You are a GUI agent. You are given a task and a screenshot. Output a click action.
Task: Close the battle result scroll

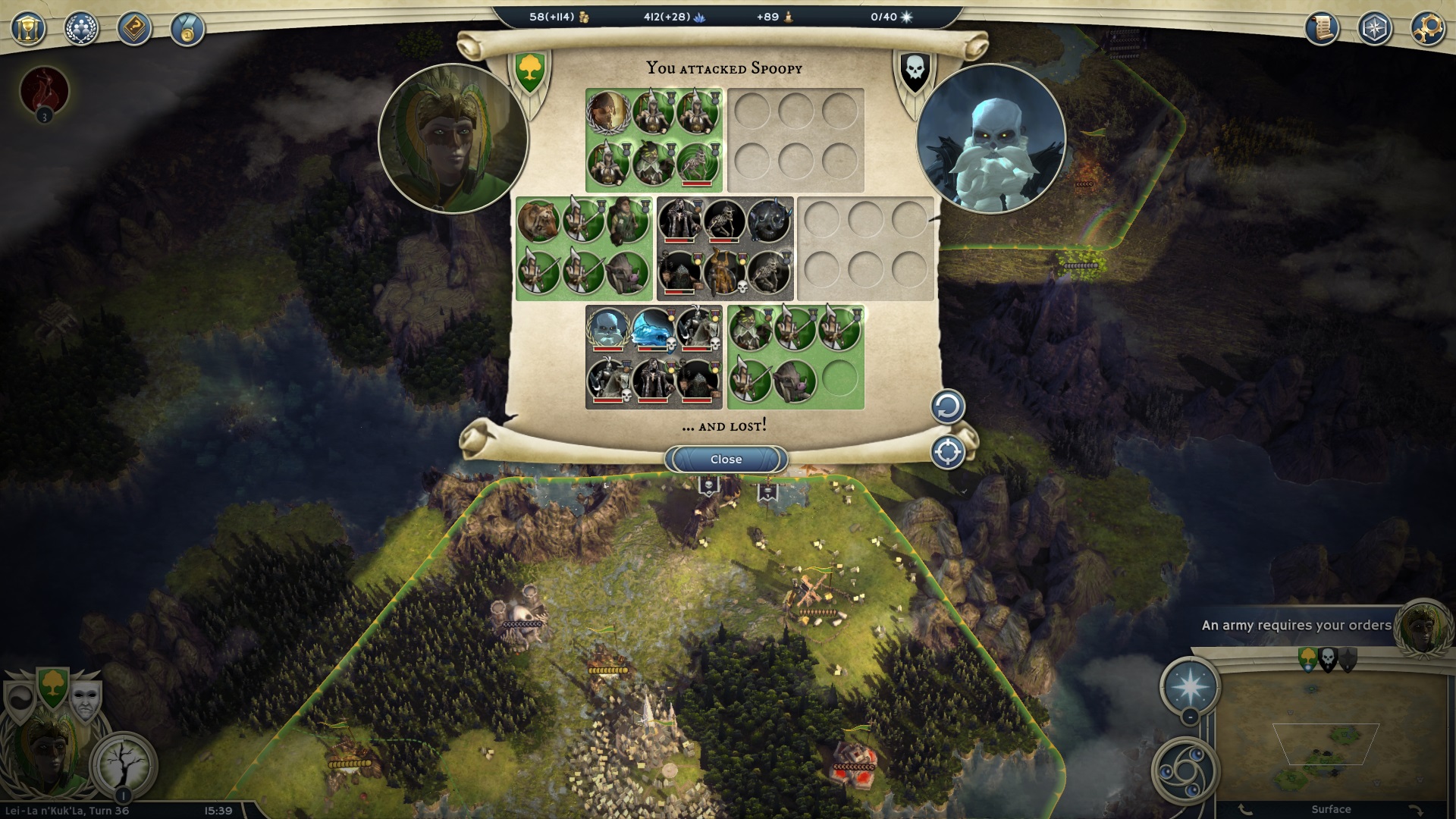click(726, 460)
